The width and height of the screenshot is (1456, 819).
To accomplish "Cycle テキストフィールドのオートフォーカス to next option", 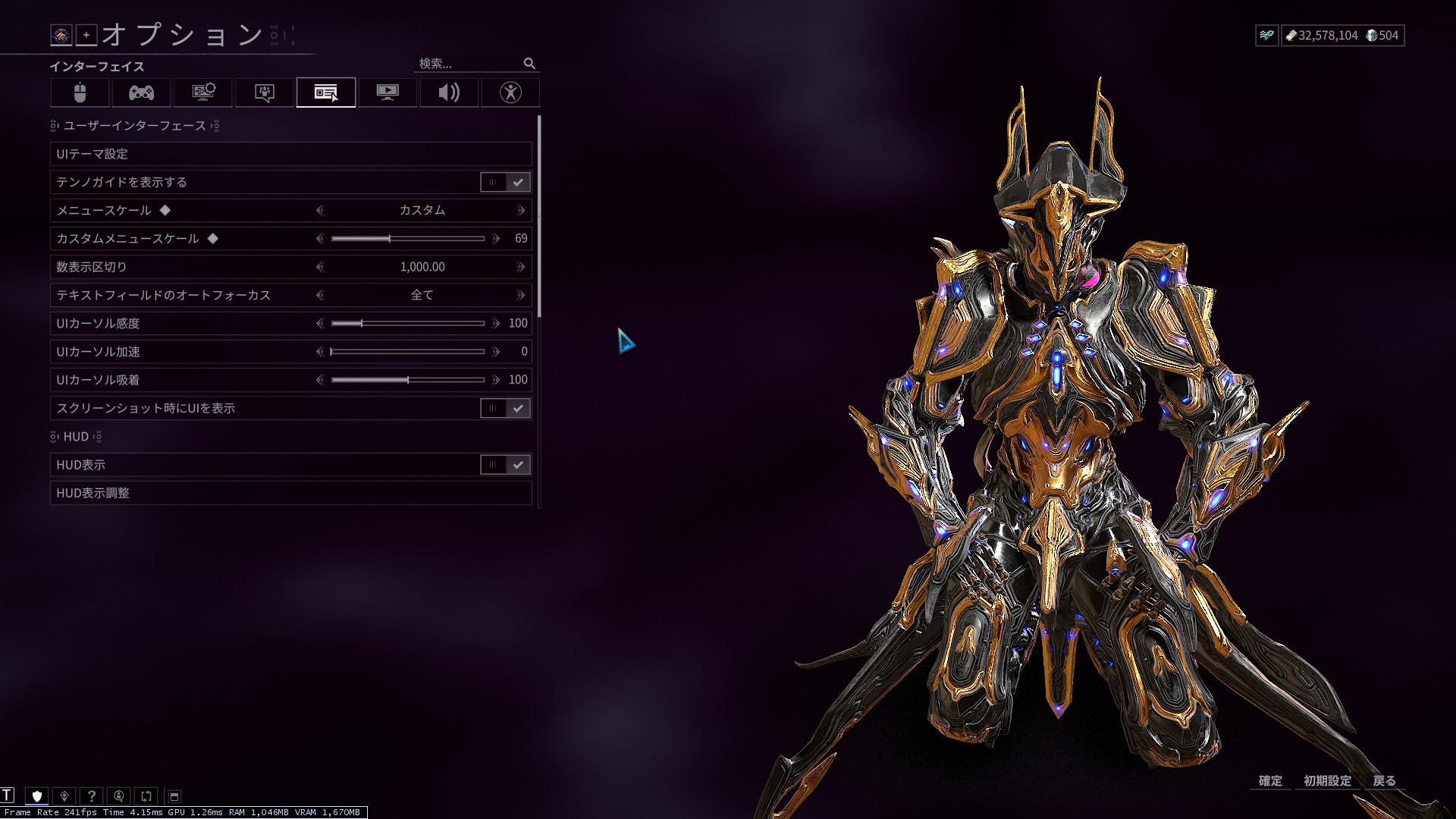I will 520,295.
